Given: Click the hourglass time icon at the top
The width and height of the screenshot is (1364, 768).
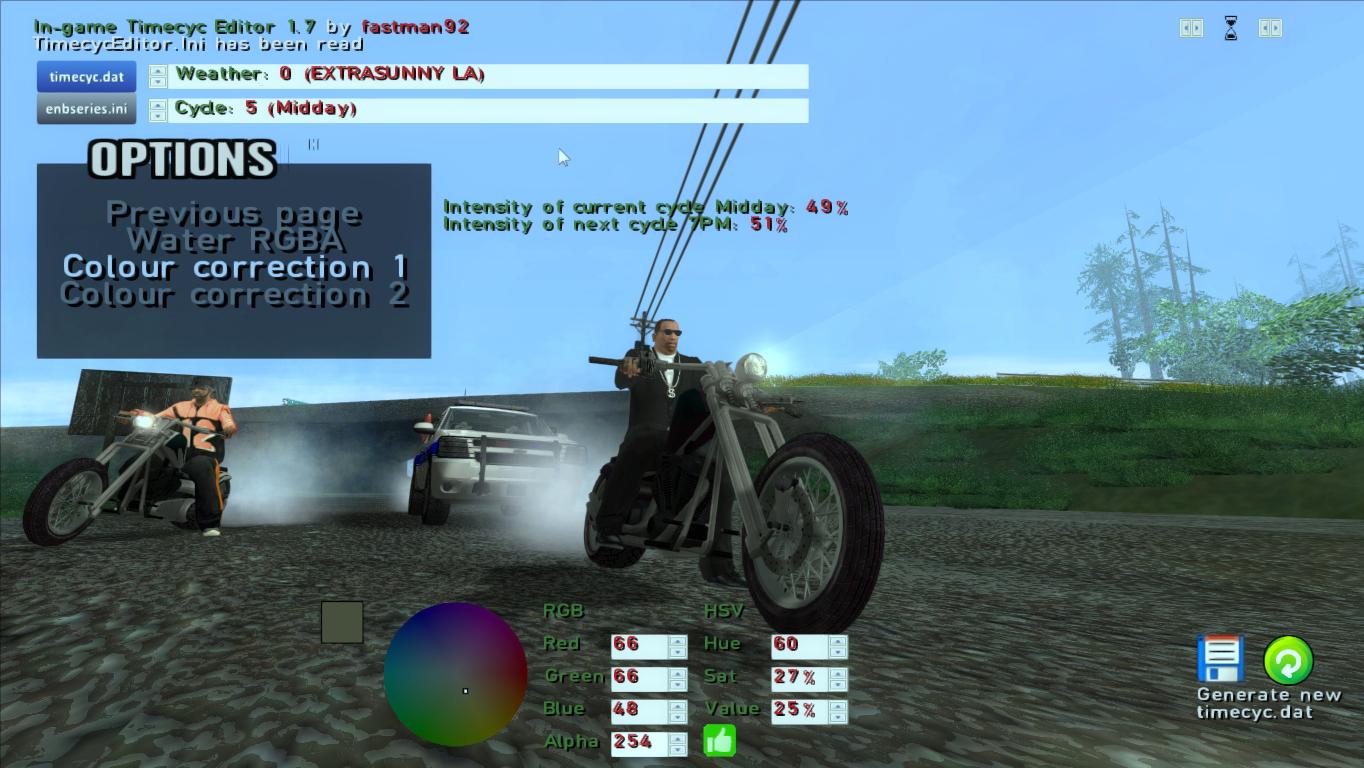Looking at the screenshot, I should (x=1230, y=28).
